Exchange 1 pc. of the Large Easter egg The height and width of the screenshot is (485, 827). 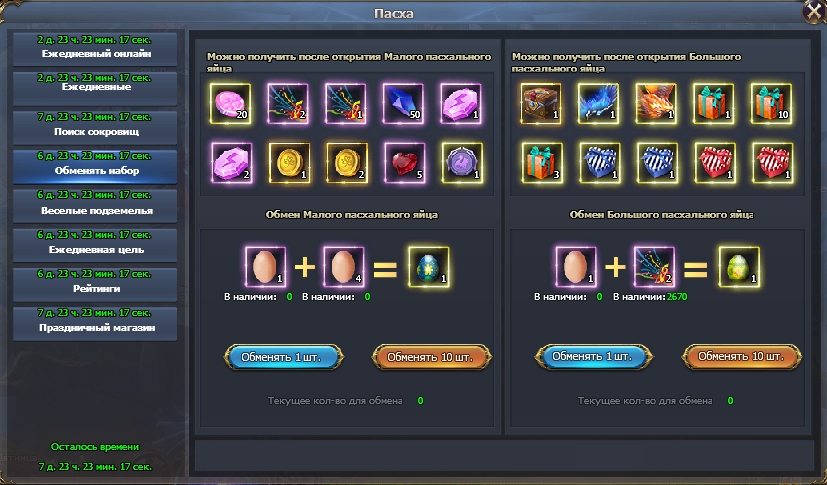[x=593, y=356]
